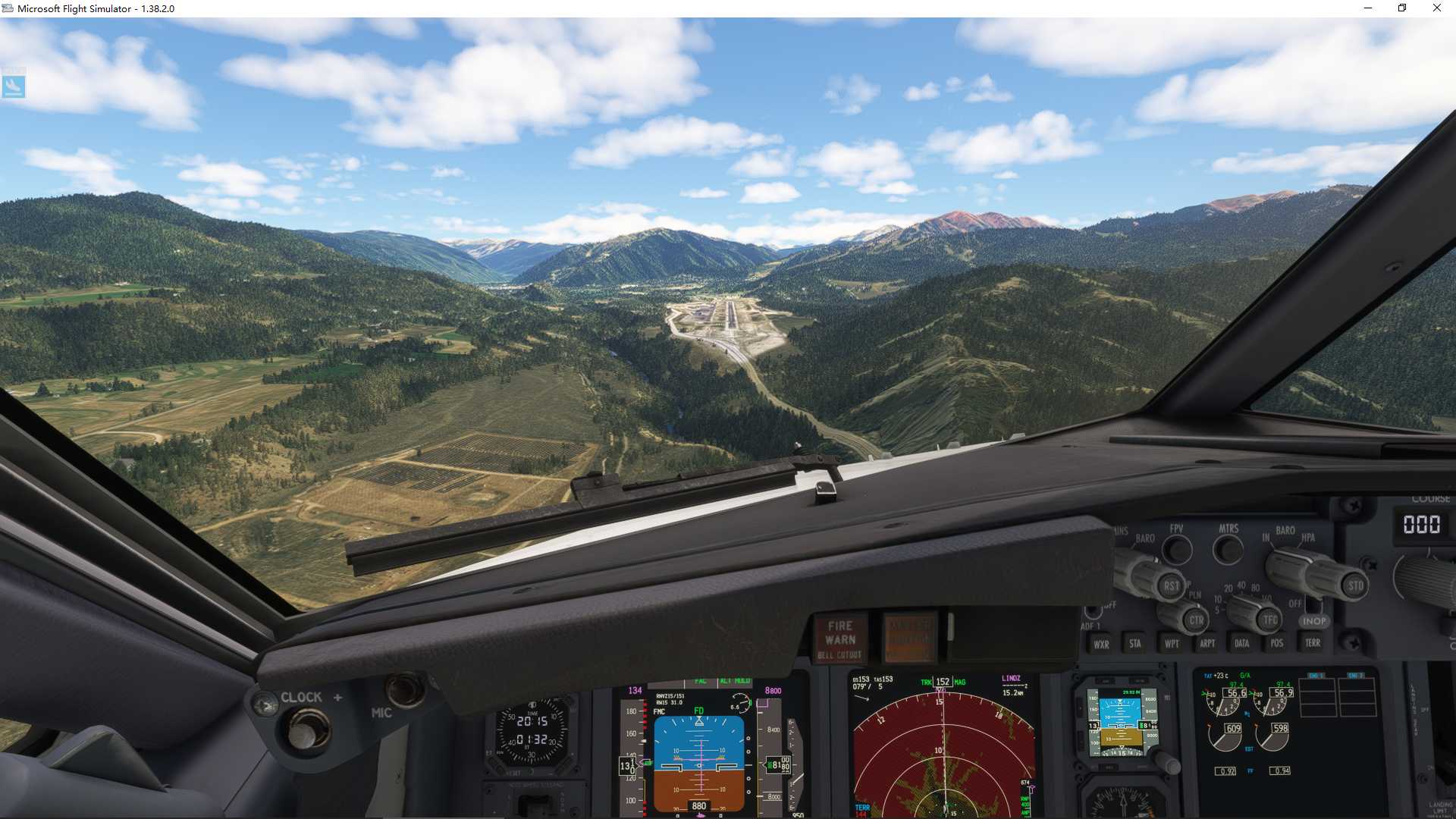Close the Microsoft Flight Simulator window
Image resolution: width=1456 pixels, height=819 pixels.
click(1436, 8)
